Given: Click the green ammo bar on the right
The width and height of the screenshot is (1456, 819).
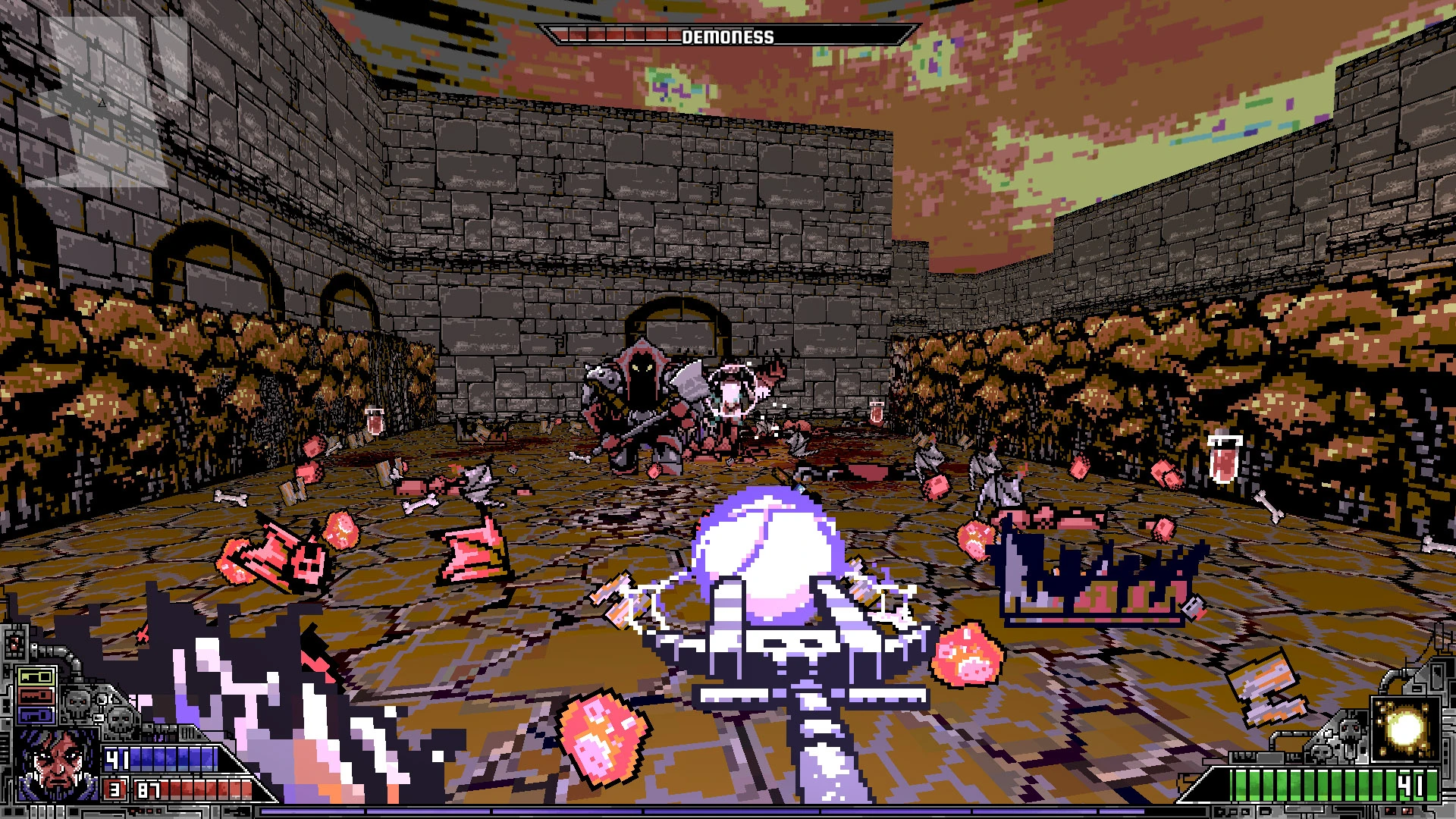Looking at the screenshot, I should 1327,785.
